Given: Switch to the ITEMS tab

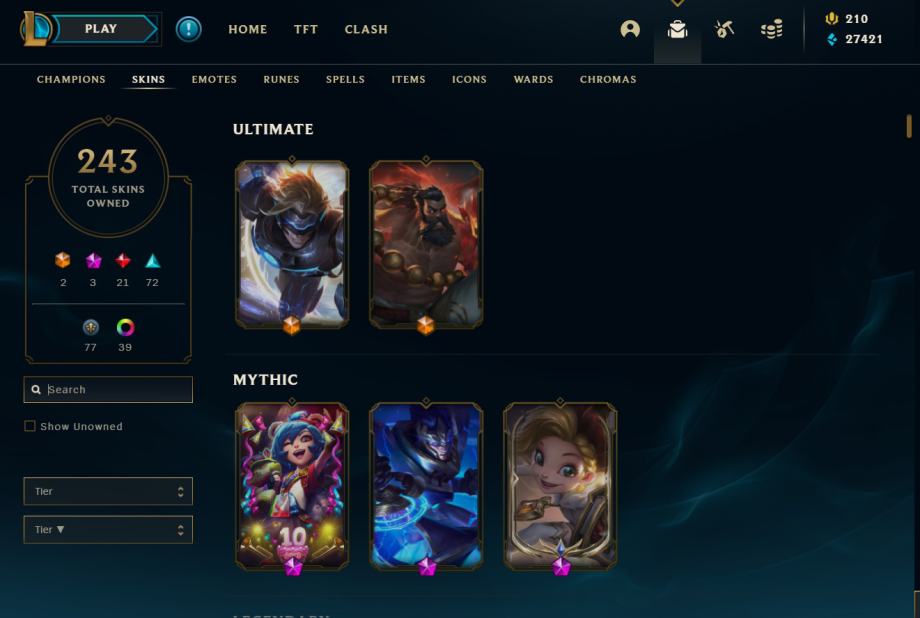Looking at the screenshot, I should [x=408, y=79].
